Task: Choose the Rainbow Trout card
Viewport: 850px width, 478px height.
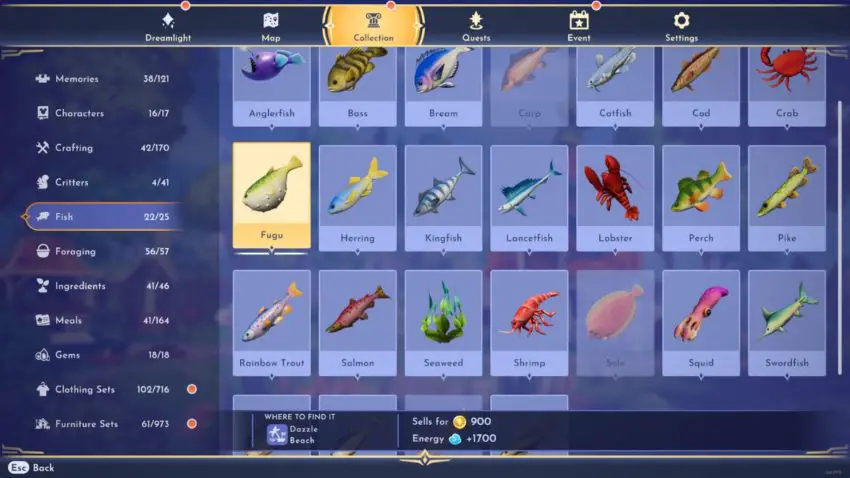Action: click(x=272, y=320)
